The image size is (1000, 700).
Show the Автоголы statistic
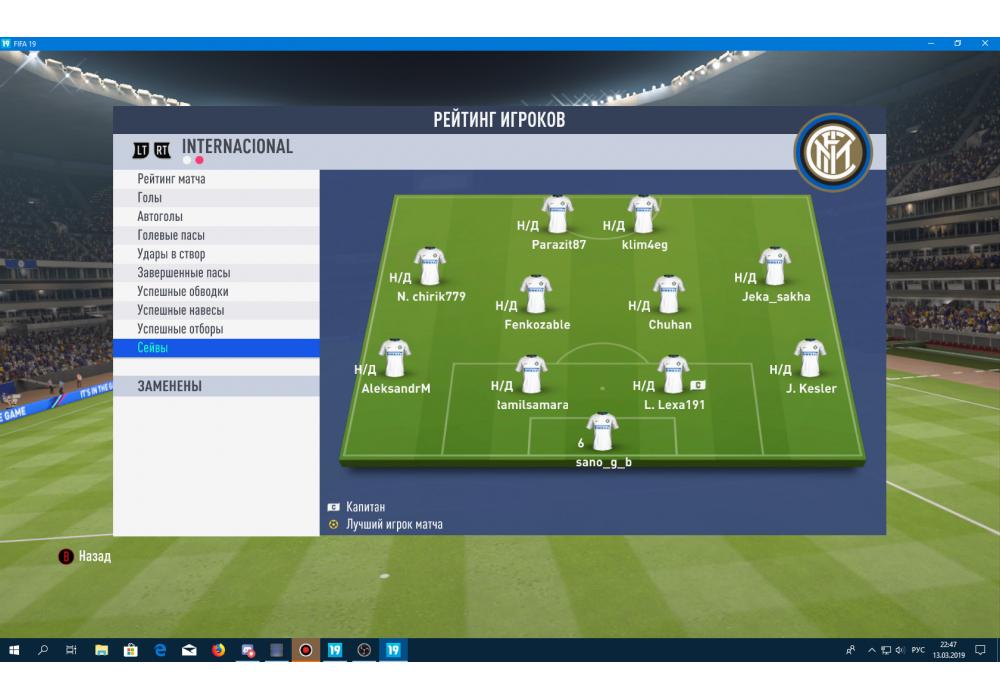(x=215, y=217)
